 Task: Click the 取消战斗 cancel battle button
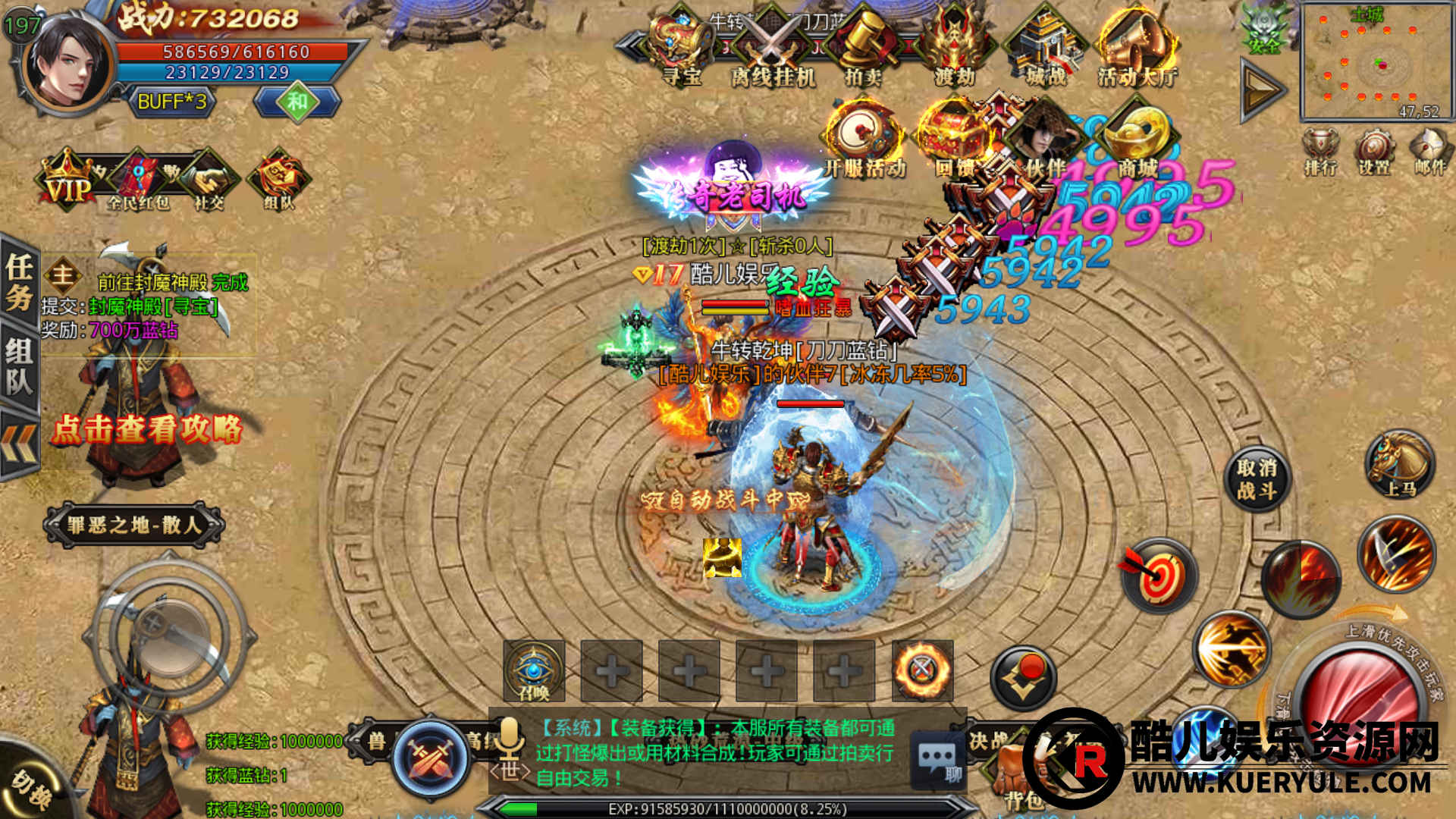pyautogui.click(x=1257, y=479)
